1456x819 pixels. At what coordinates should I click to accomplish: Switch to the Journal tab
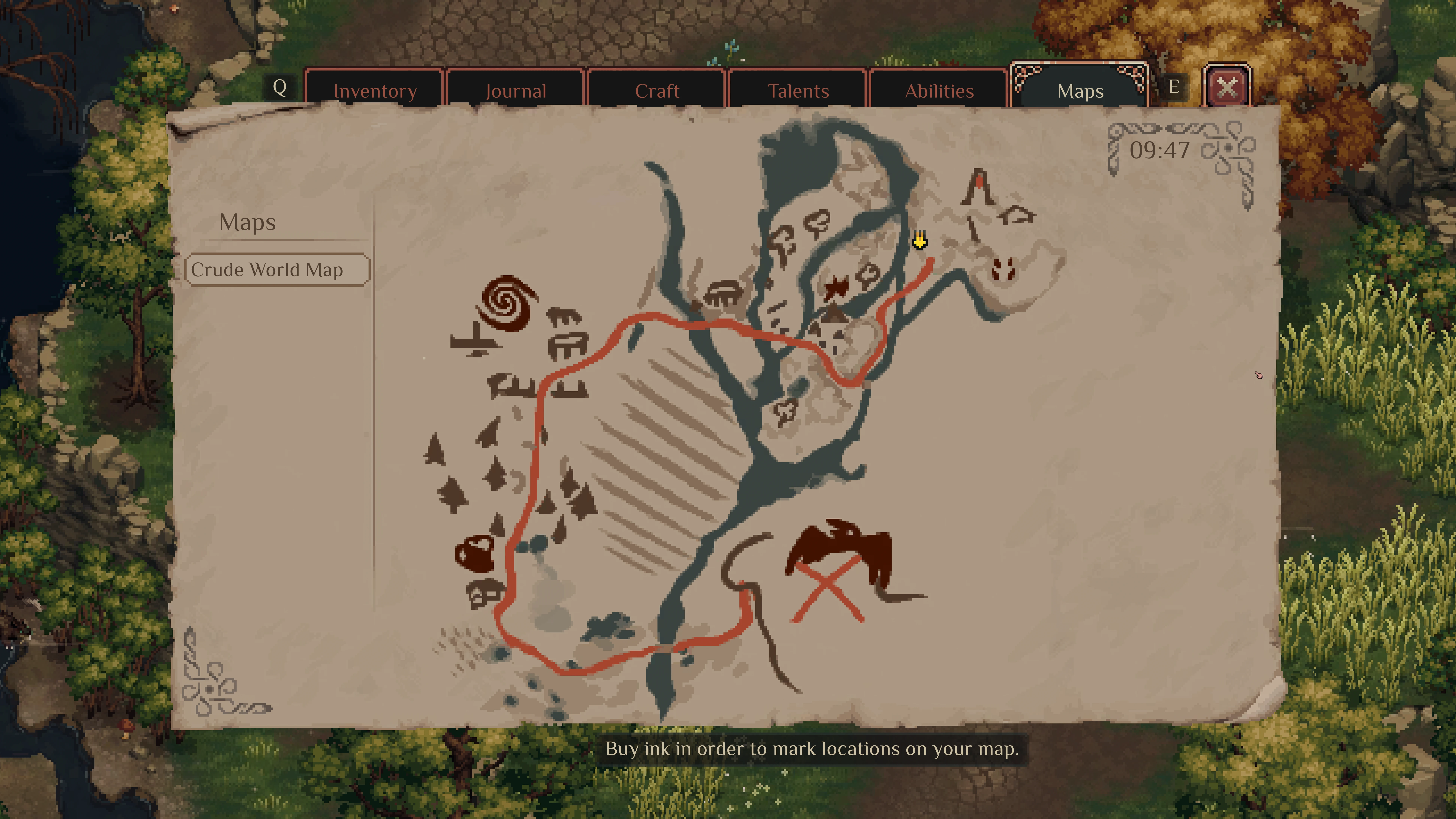tap(515, 90)
